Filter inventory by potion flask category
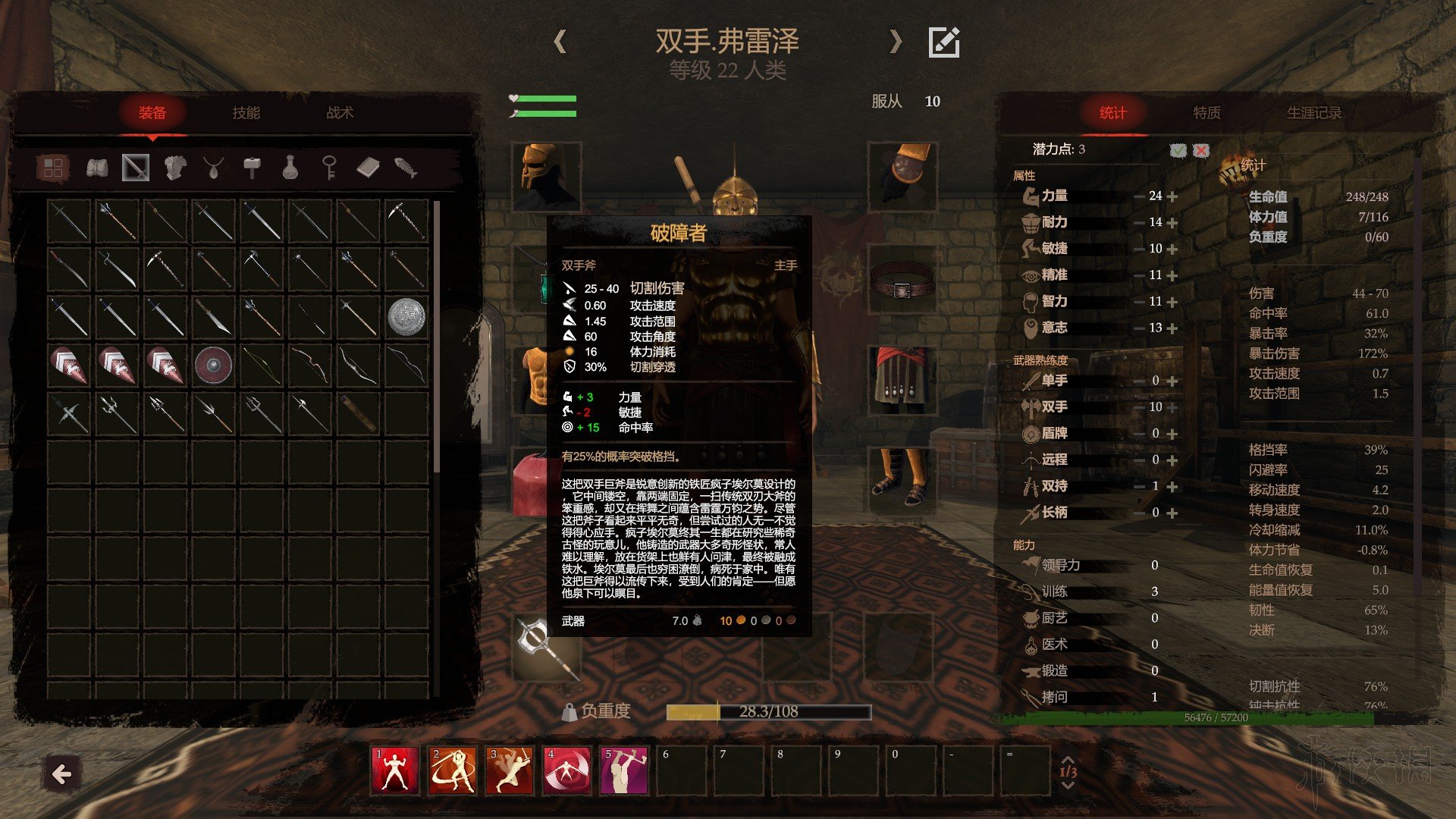Viewport: 1456px width, 819px height. click(290, 168)
